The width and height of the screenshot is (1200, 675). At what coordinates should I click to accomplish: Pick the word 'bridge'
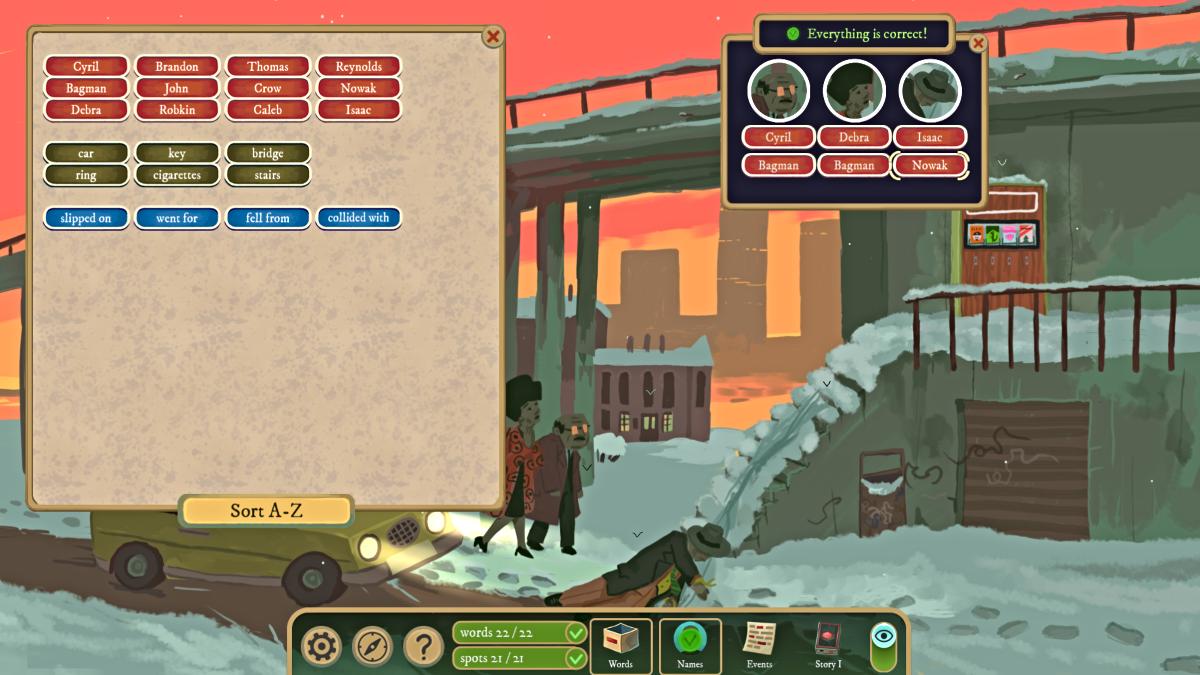coord(267,153)
